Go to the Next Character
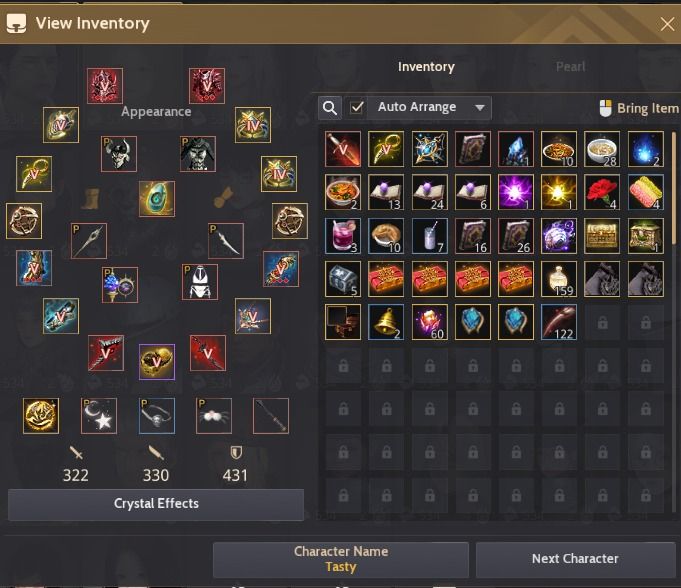The width and height of the screenshot is (681, 588). tap(575, 559)
